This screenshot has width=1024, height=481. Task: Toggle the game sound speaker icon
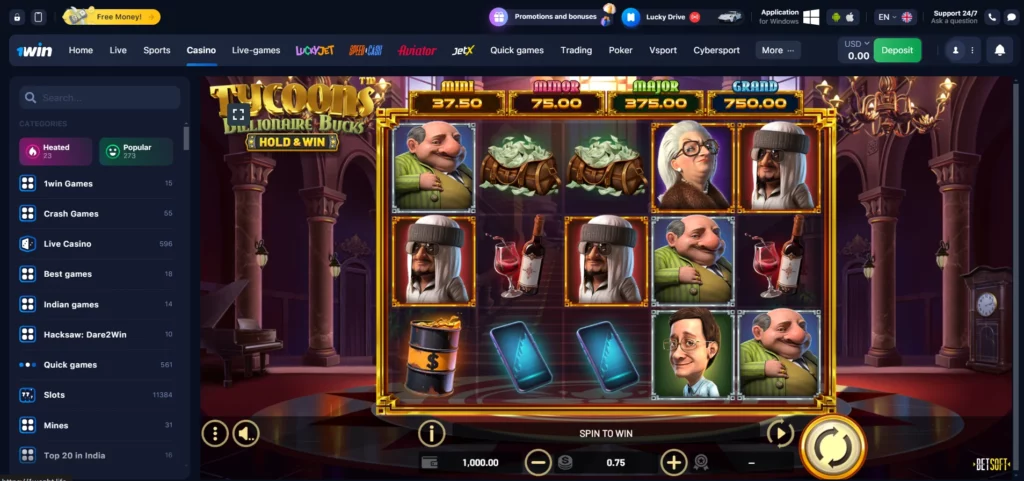click(x=245, y=433)
